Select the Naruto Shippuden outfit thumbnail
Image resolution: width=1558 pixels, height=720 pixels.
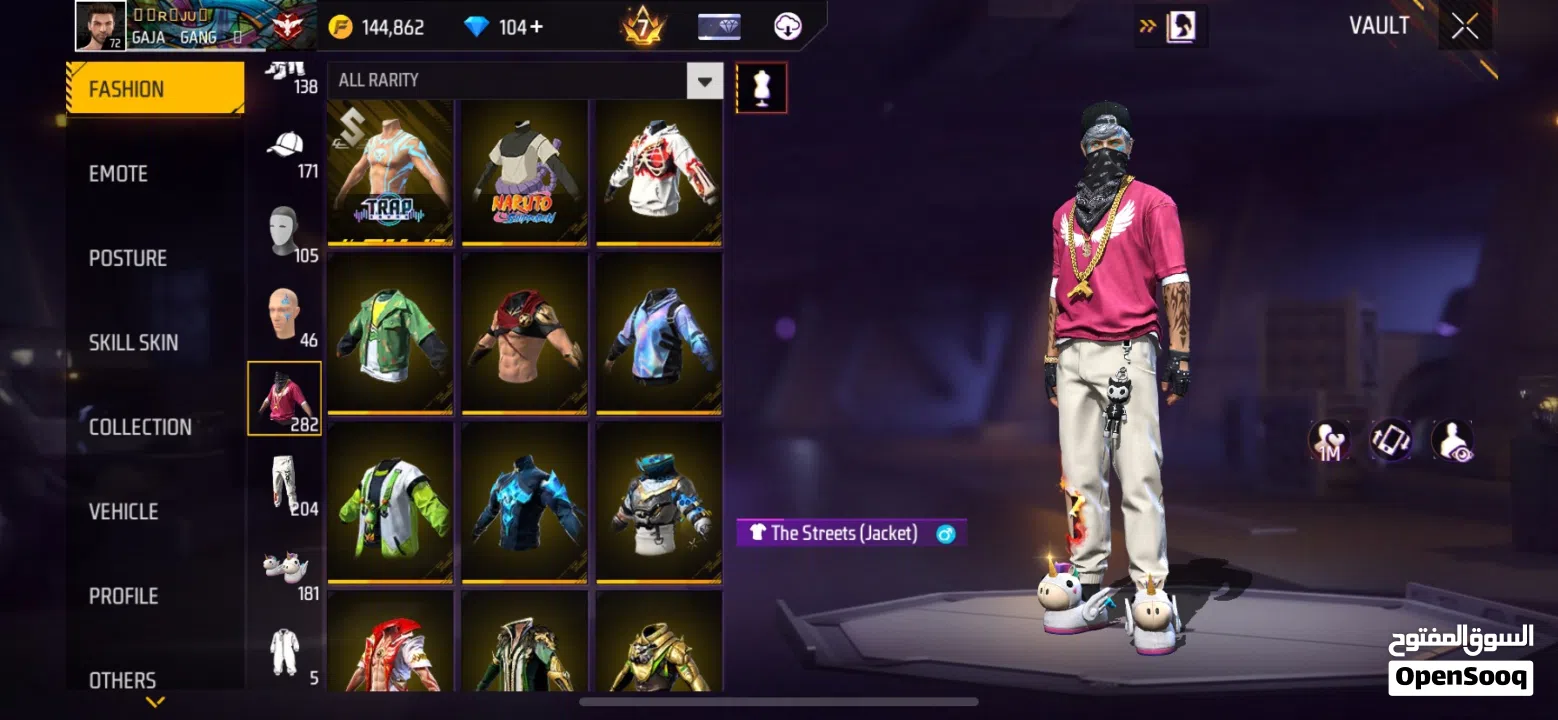tap(525, 172)
